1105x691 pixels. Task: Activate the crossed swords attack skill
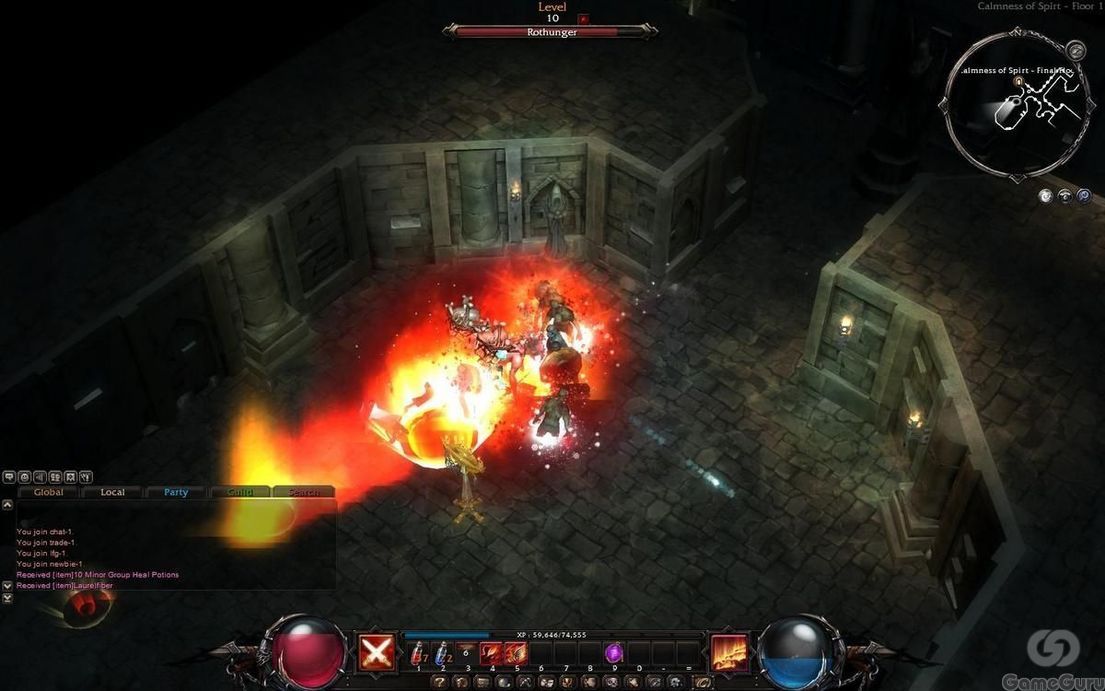coord(376,652)
